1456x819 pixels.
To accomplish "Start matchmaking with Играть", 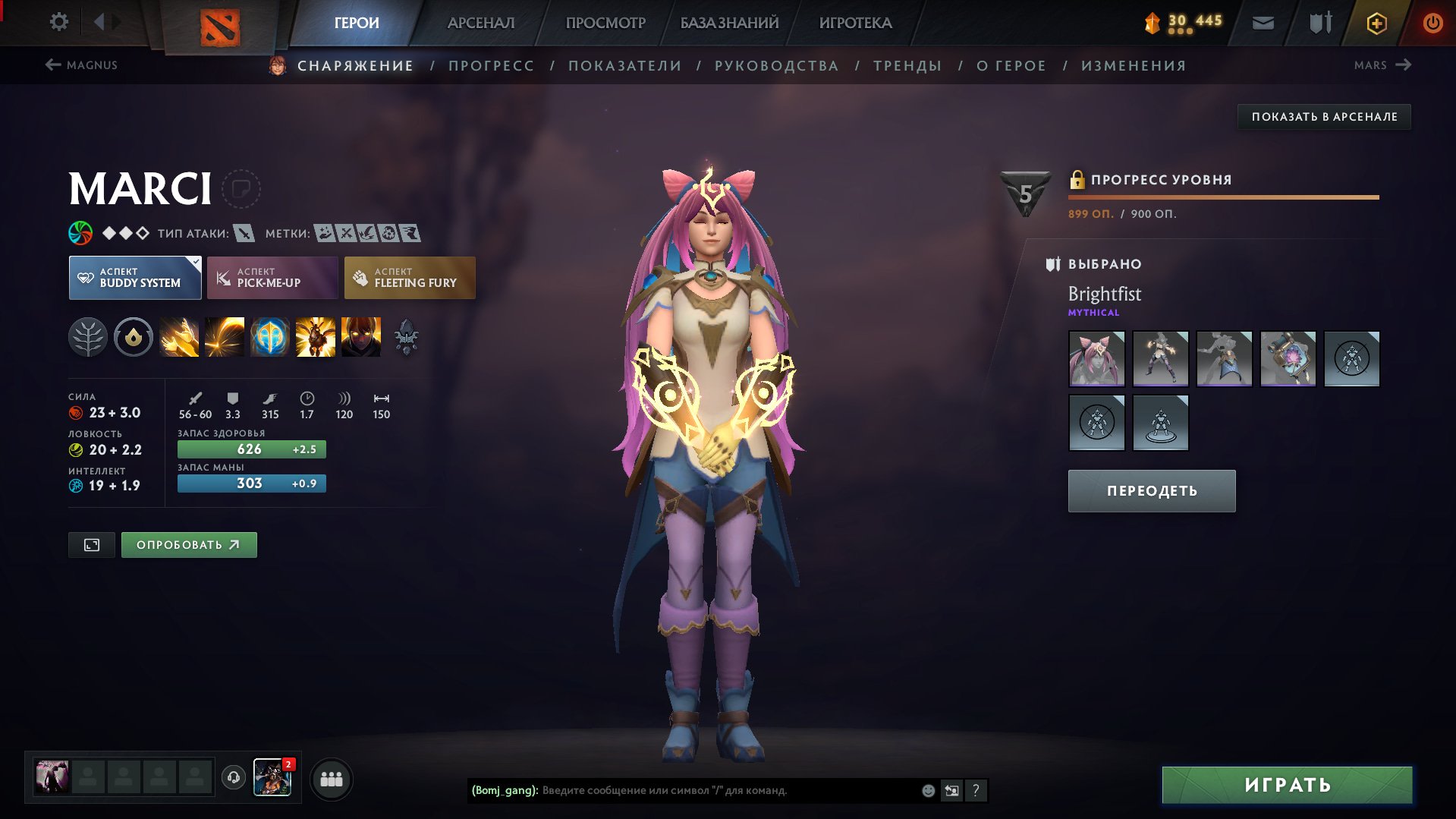I will click(1287, 785).
